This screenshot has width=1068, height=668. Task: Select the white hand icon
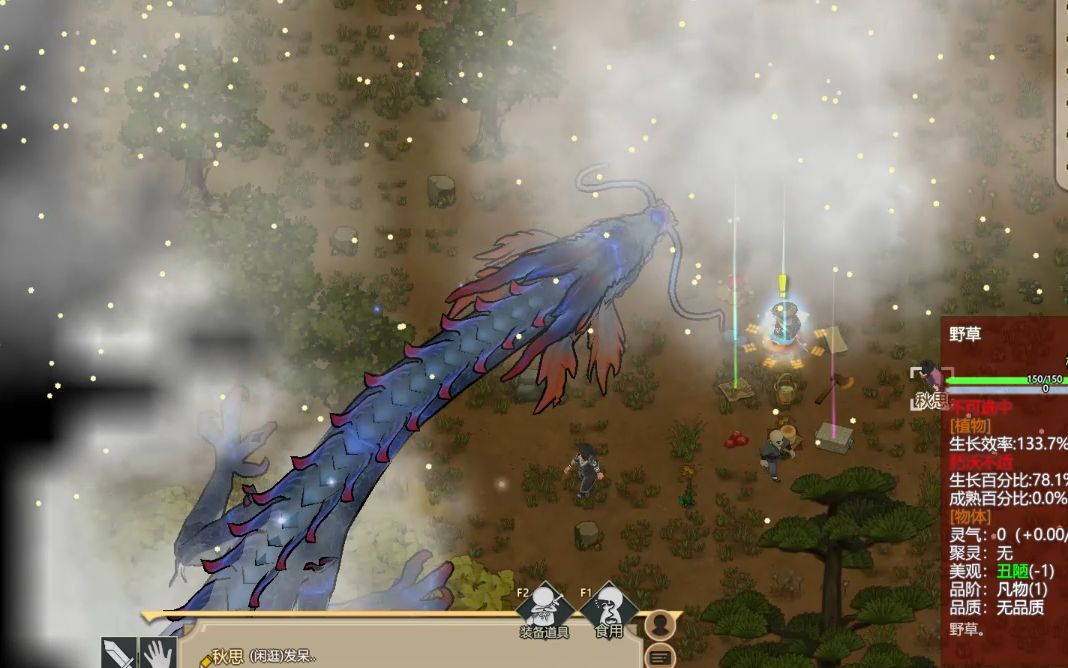coord(157,654)
